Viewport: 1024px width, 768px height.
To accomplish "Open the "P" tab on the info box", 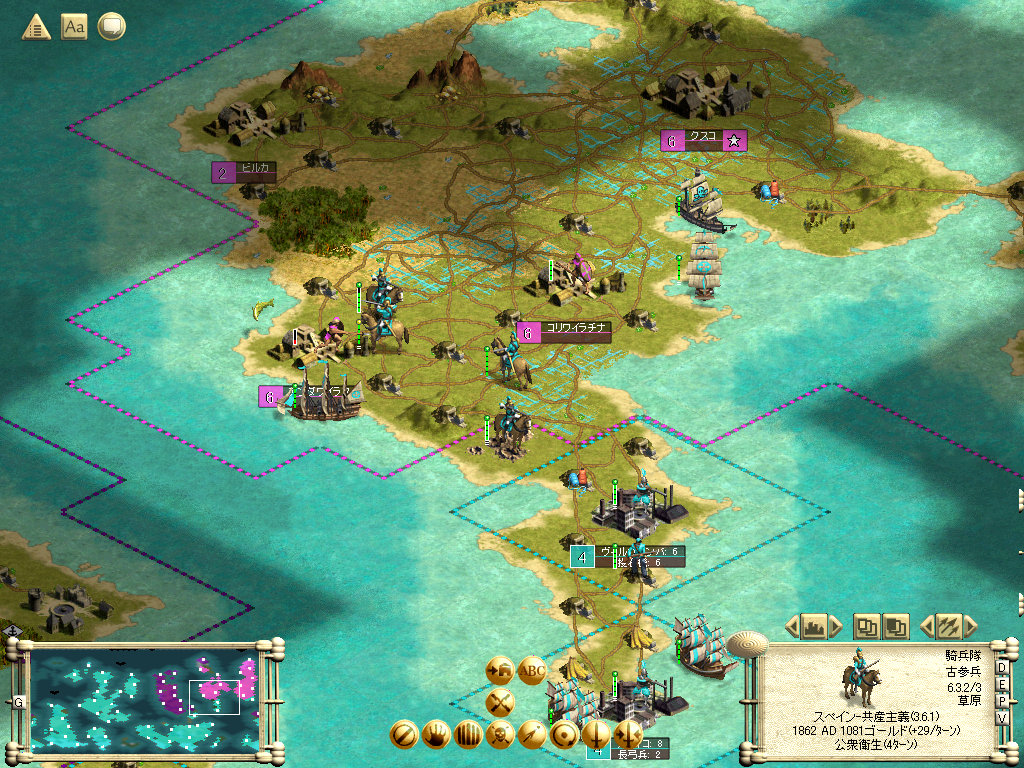I will click(1003, 701).
